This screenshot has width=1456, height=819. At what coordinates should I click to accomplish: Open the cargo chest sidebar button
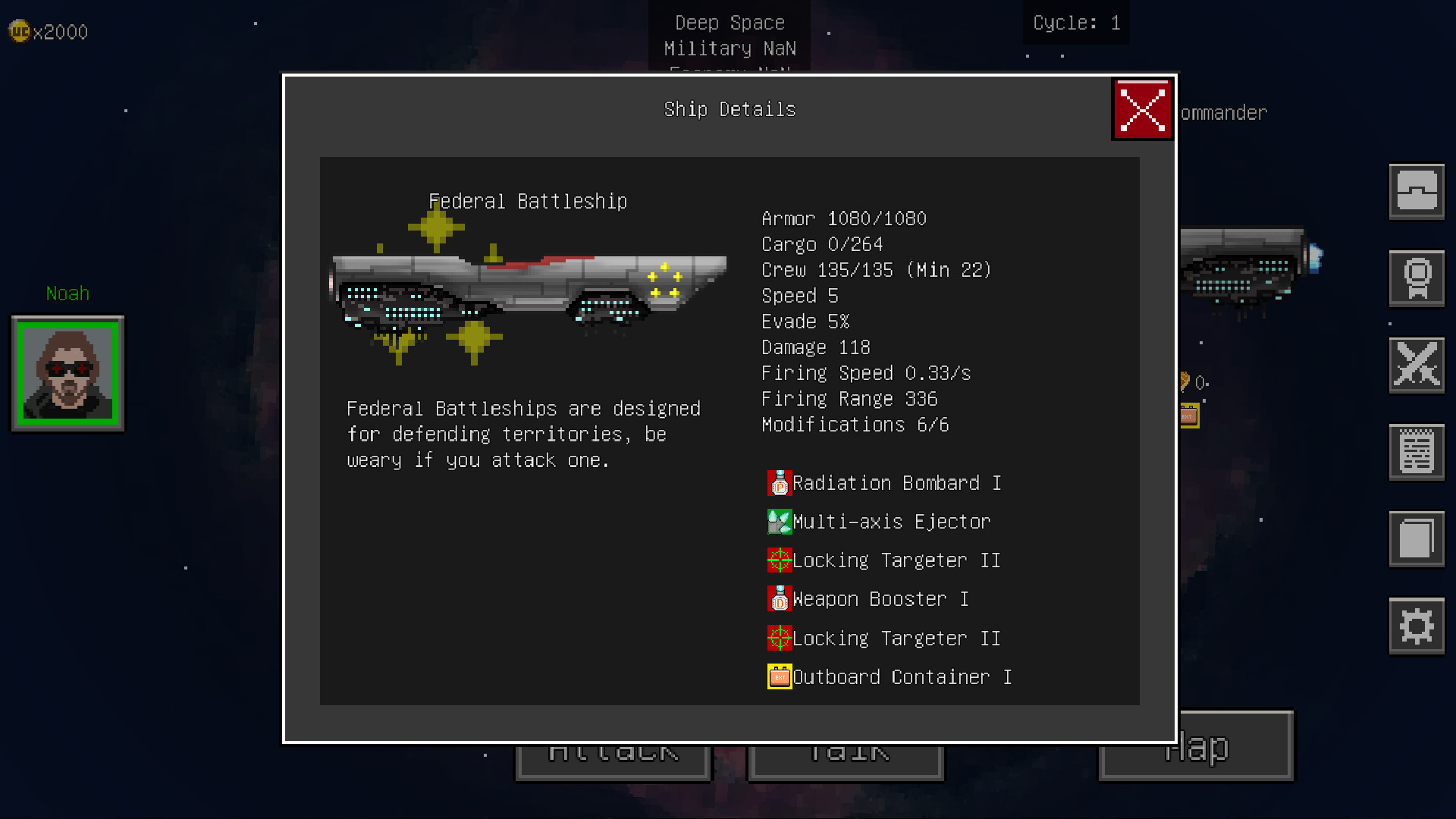click(1416, 191)
